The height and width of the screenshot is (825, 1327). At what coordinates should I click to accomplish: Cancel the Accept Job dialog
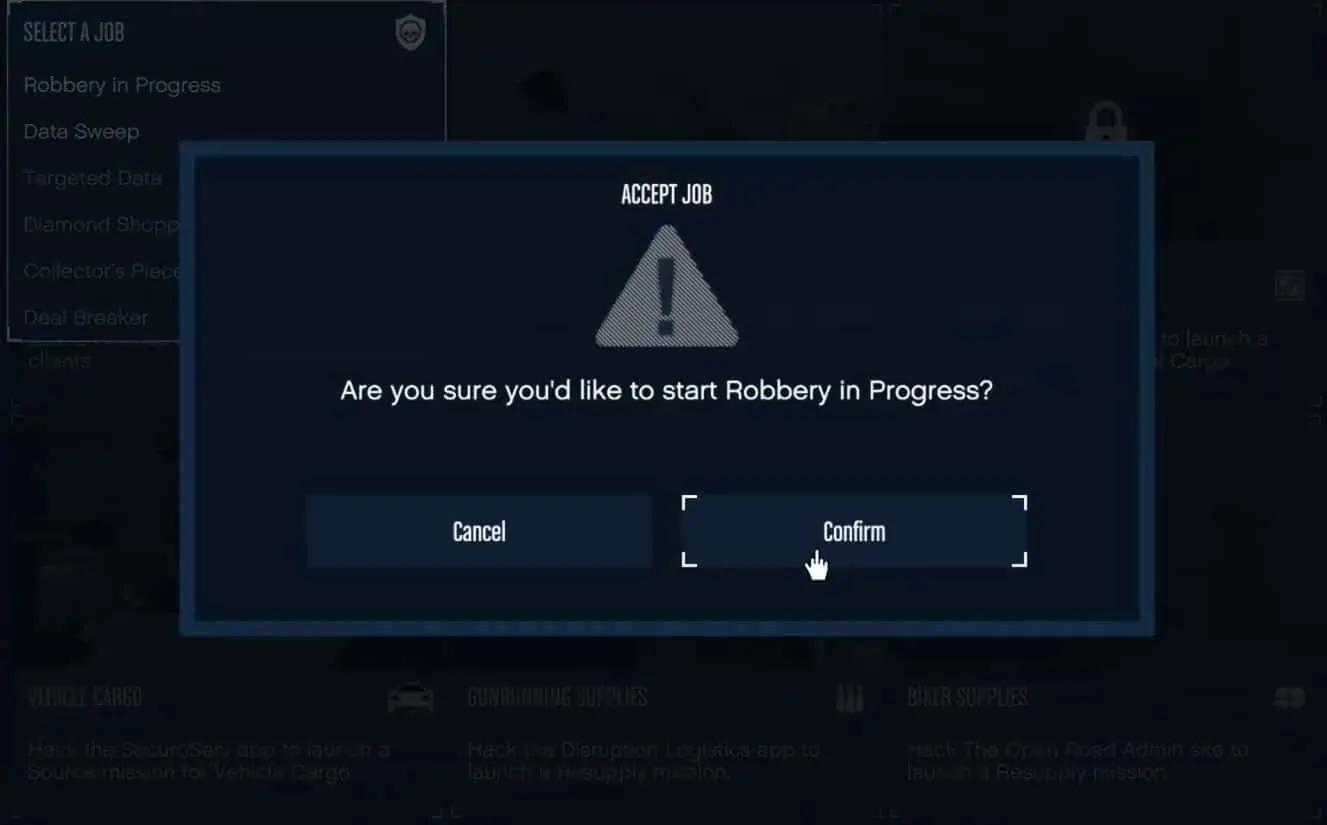pyautogui.click(x=478, y=531)
